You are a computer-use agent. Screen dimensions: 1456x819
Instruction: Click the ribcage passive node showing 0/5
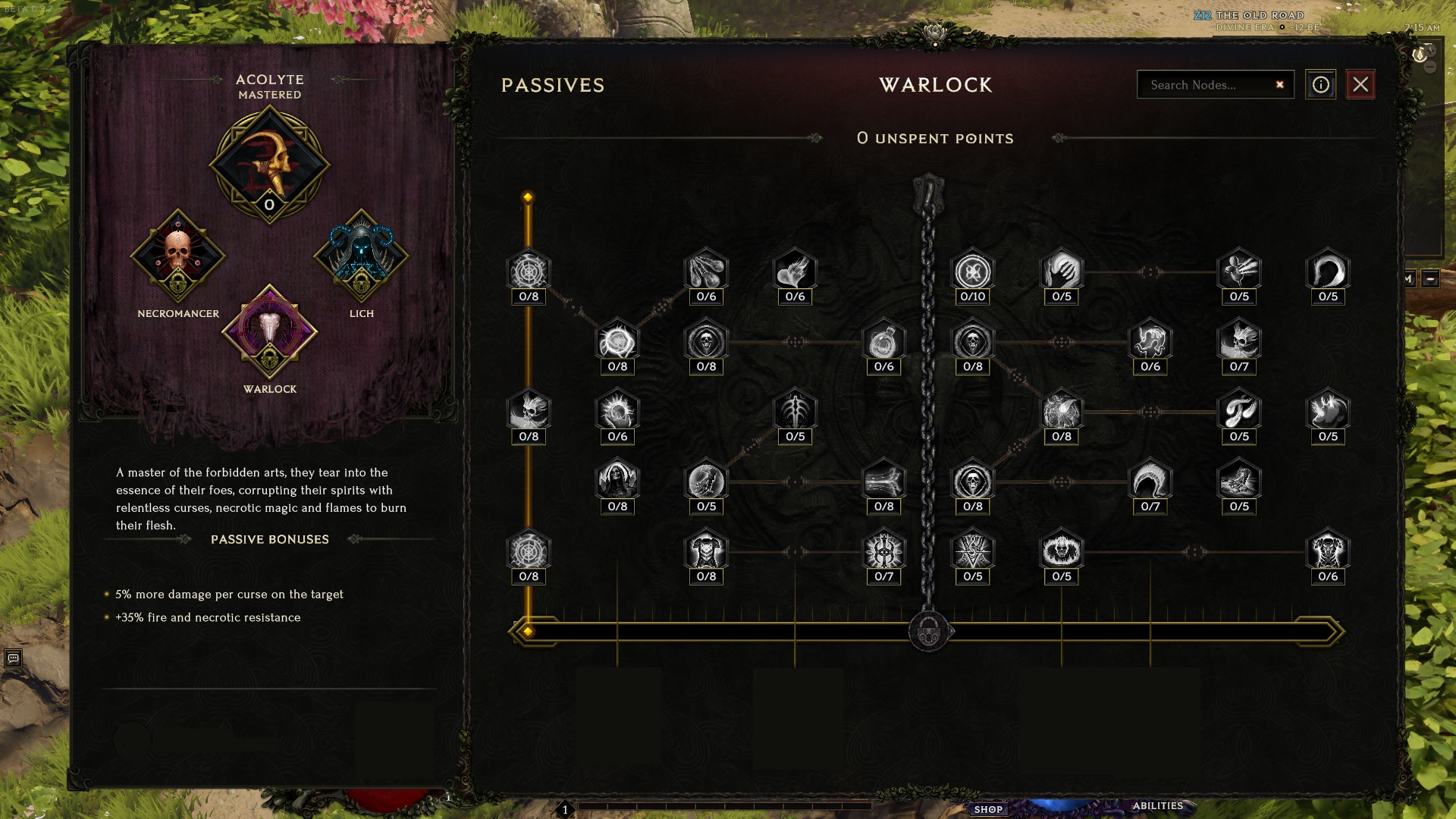pyautogui.click(x=795, y=412)
